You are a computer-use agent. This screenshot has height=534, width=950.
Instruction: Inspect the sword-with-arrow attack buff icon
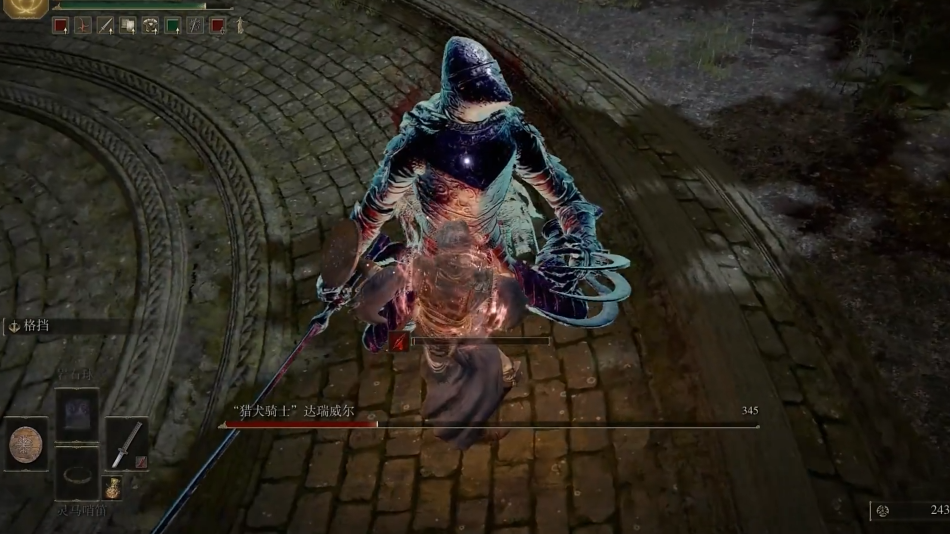[x=105, y=26]
